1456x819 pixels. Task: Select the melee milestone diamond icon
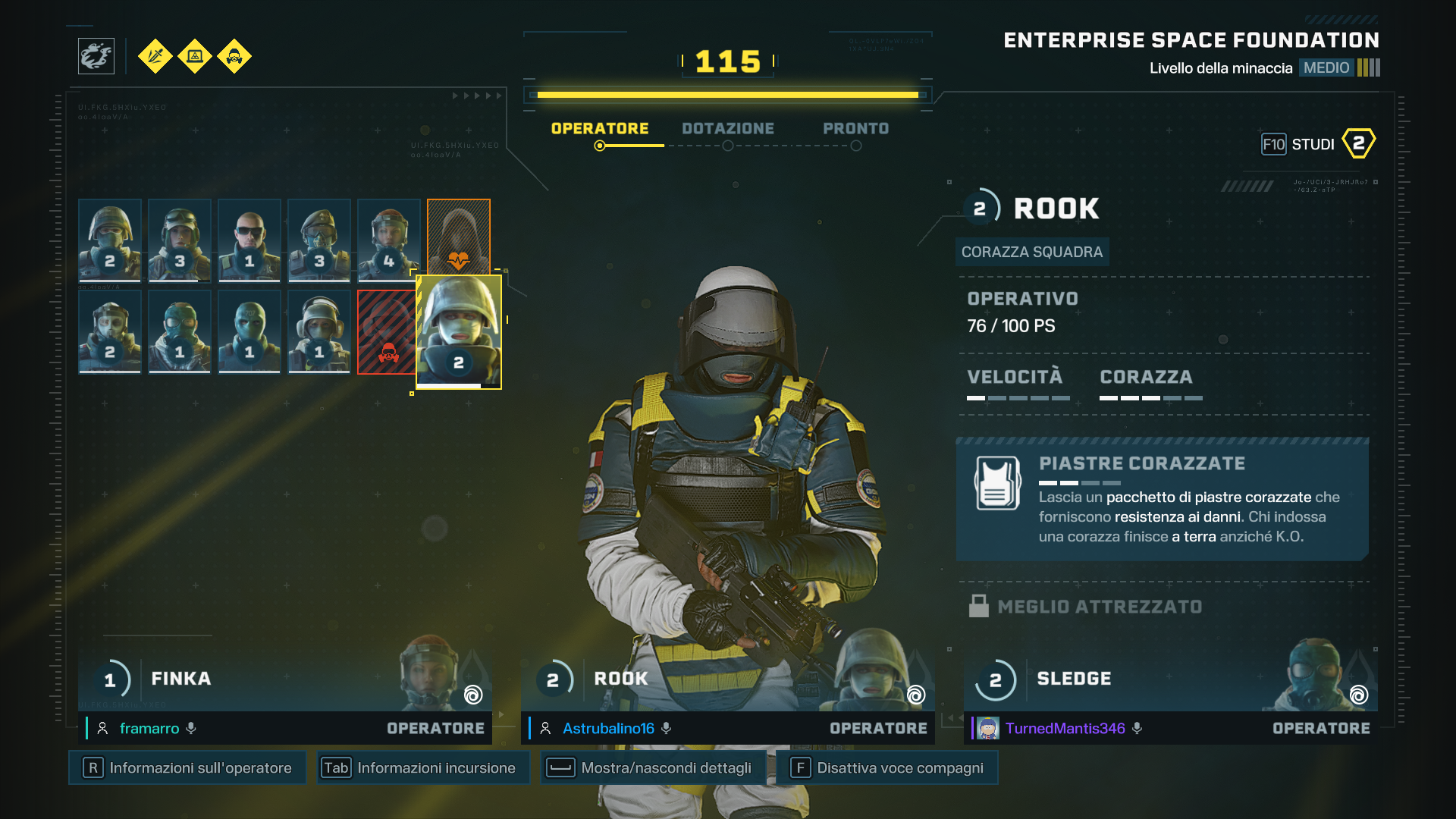pos(155,56)
